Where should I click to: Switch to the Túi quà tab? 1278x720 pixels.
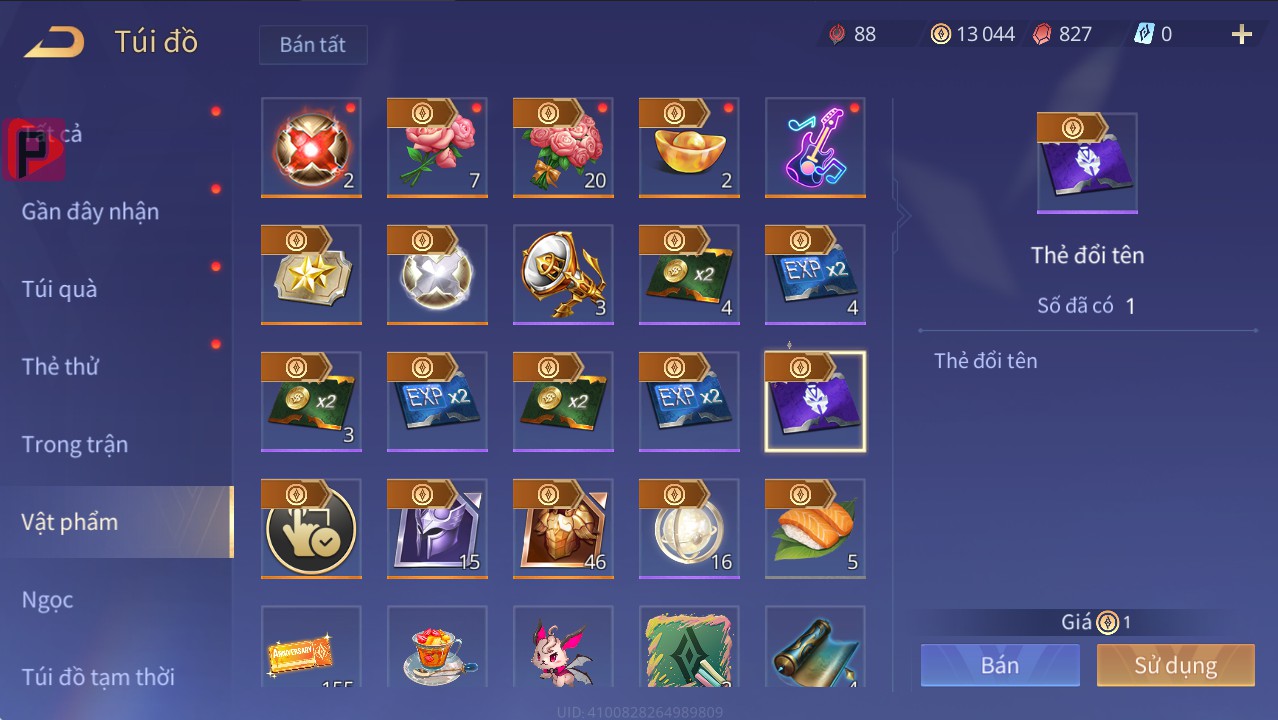(60, 289)
